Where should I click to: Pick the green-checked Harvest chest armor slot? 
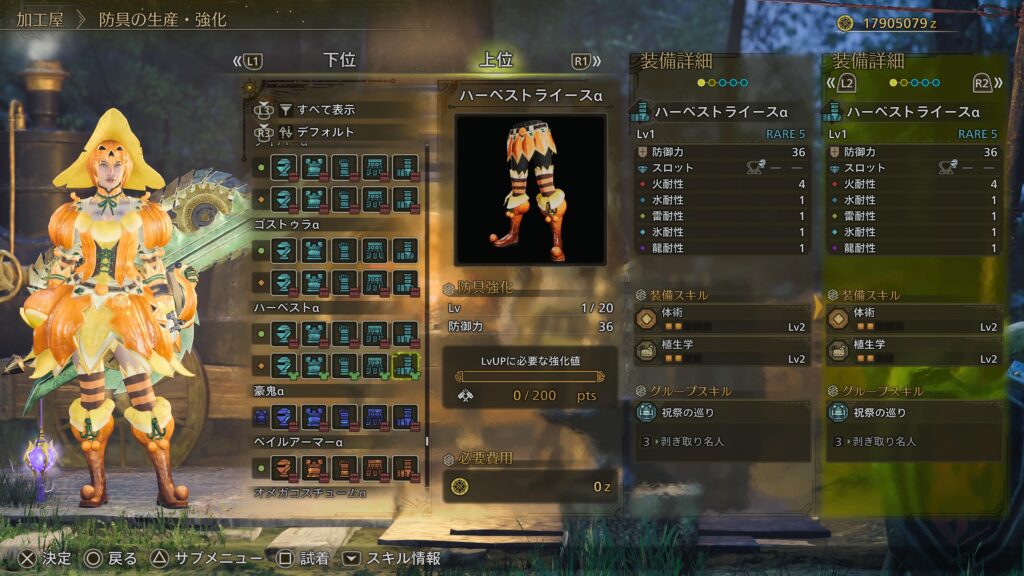315,365
